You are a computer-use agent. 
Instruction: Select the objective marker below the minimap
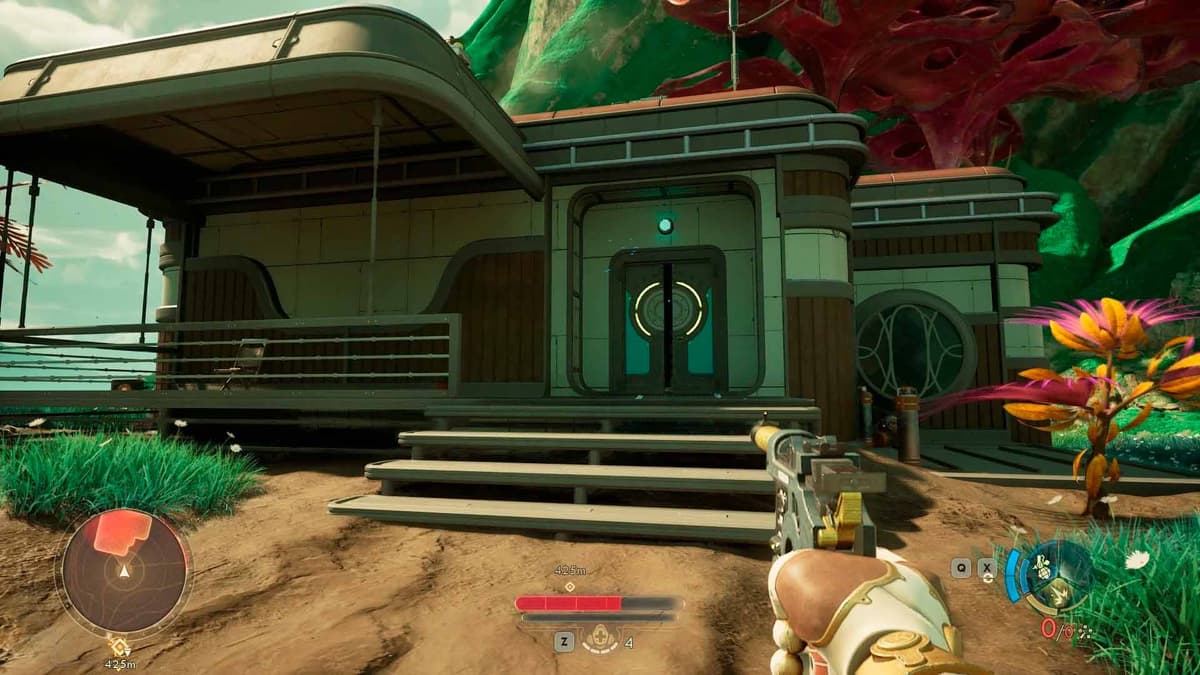coord(120,647)
